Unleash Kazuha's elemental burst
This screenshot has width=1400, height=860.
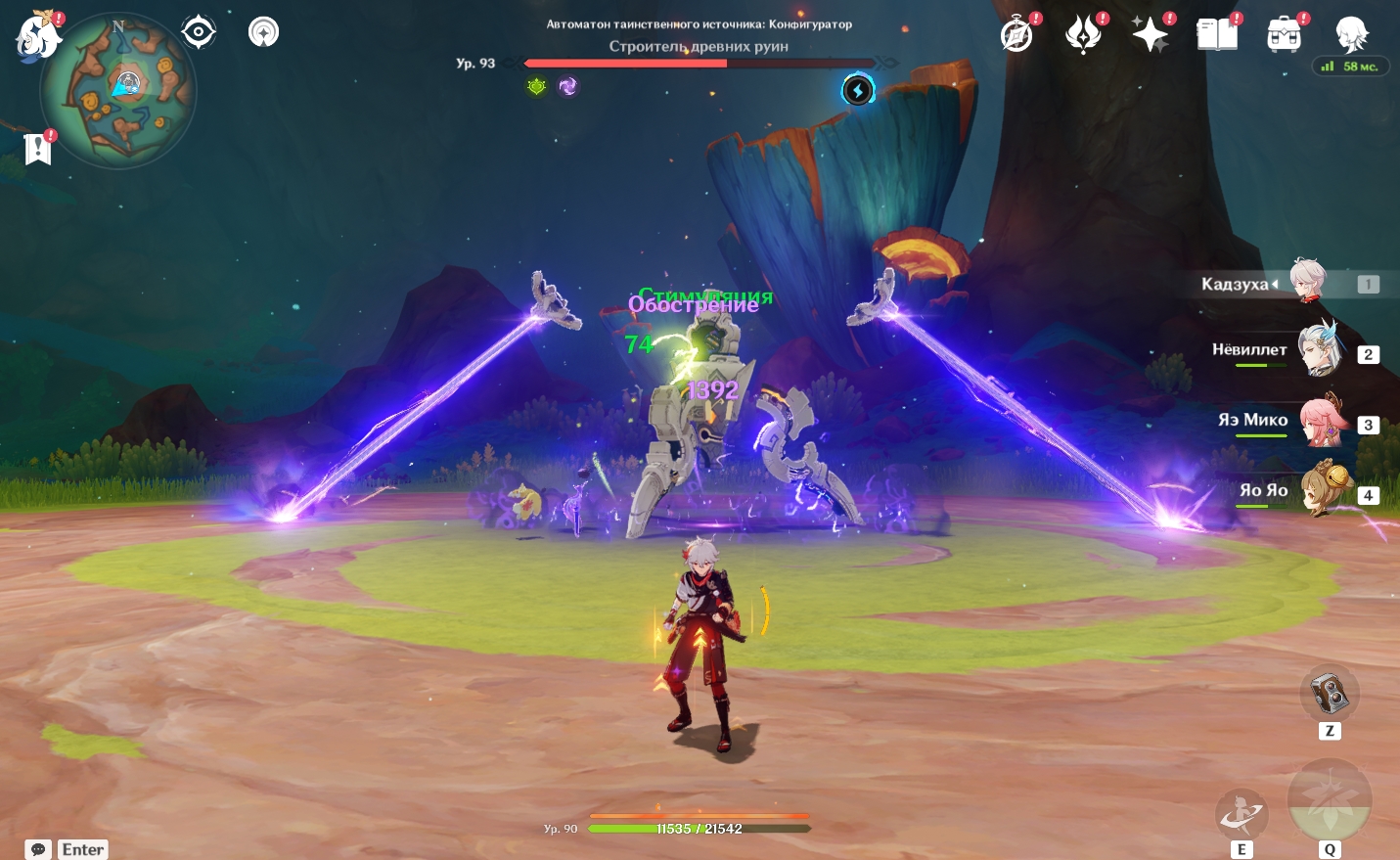click(x=1330, y=801)
